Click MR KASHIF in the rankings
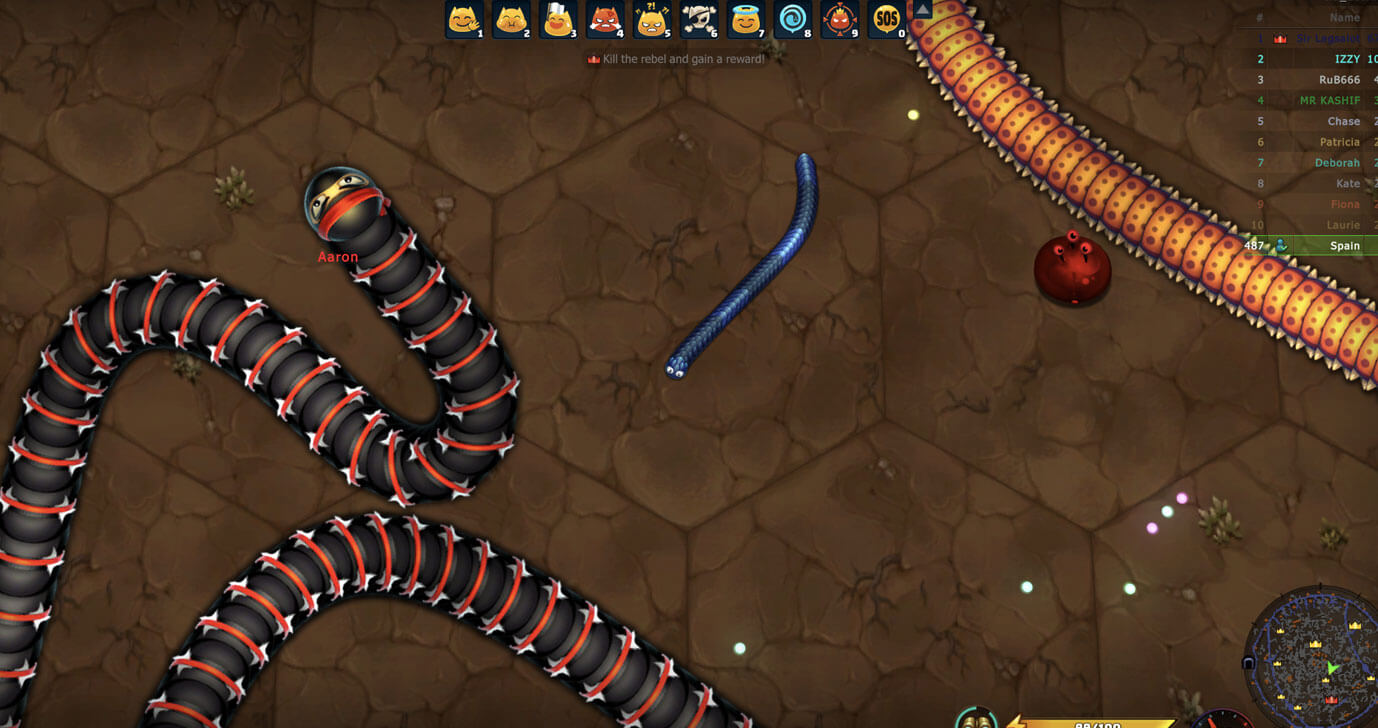Image resolution: width=1378 pixels, height=728 pixels. (1332, 100)
